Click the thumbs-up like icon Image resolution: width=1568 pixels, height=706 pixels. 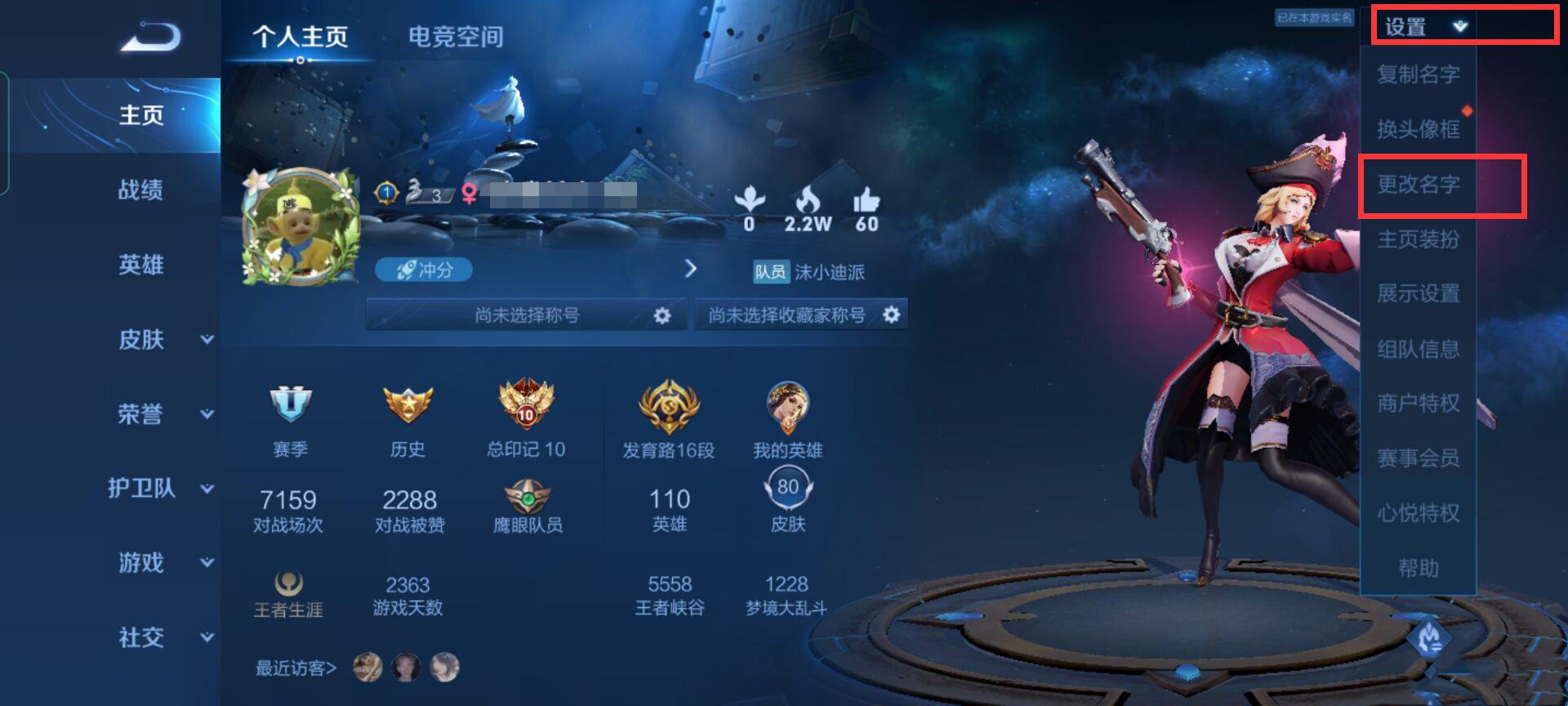pos(866,201)
